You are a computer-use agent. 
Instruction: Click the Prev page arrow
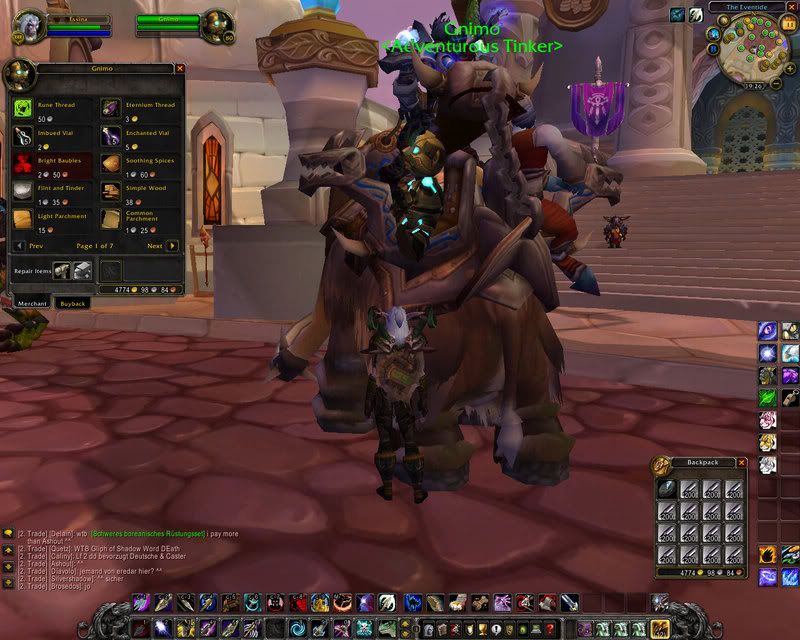pyautogui.click(x=19, y=245)
